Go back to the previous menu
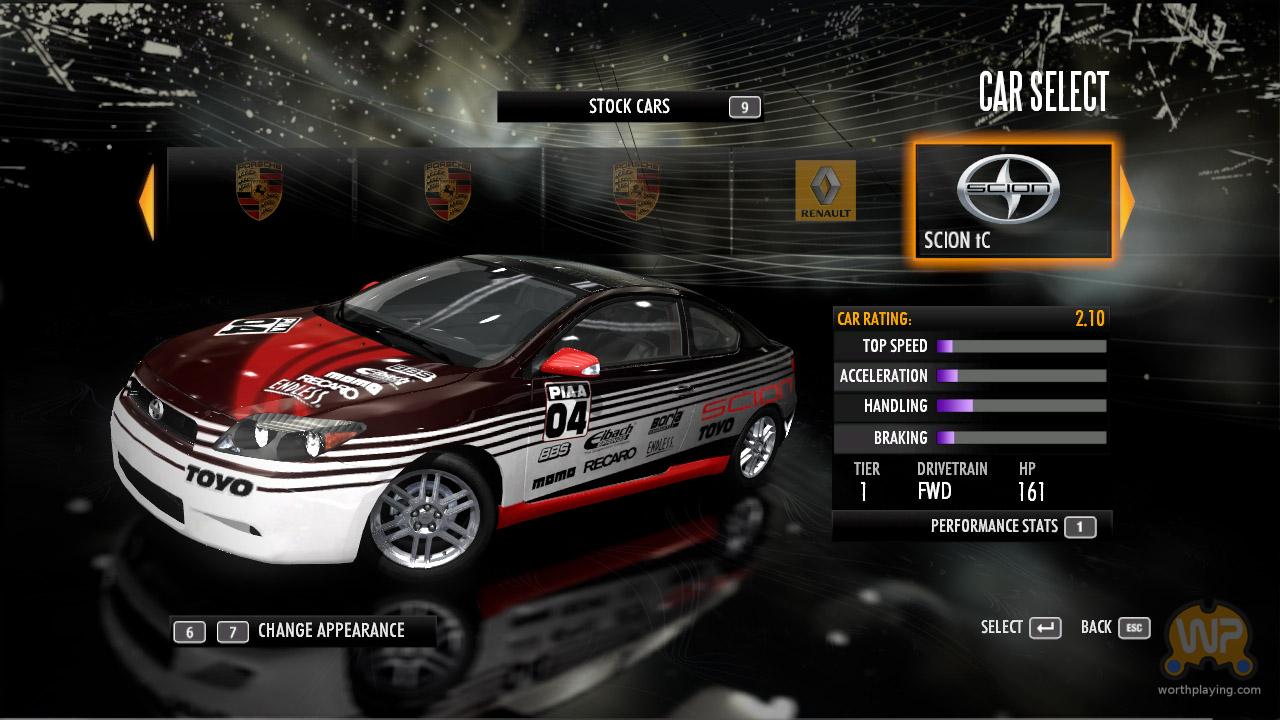The width and height of the screenshot is (1280, 720). tap(1115, 628)
